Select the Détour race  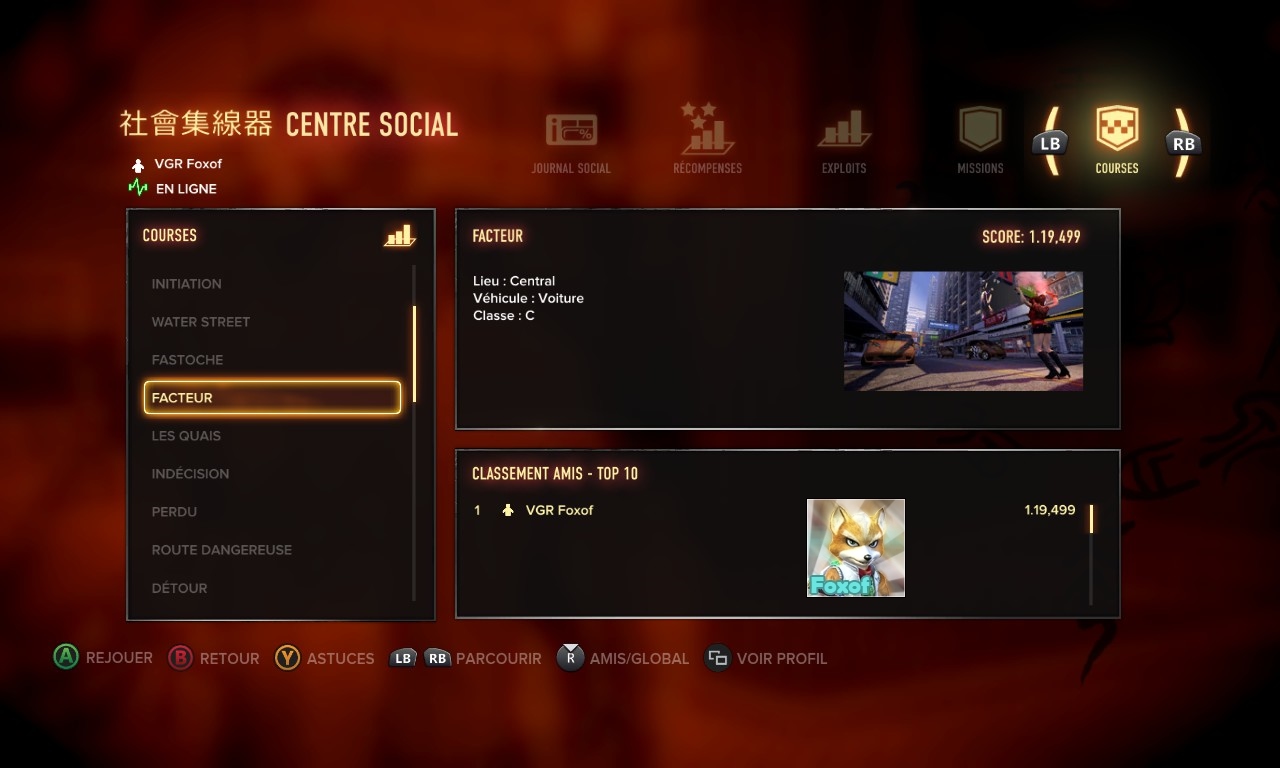click(179, 588)
